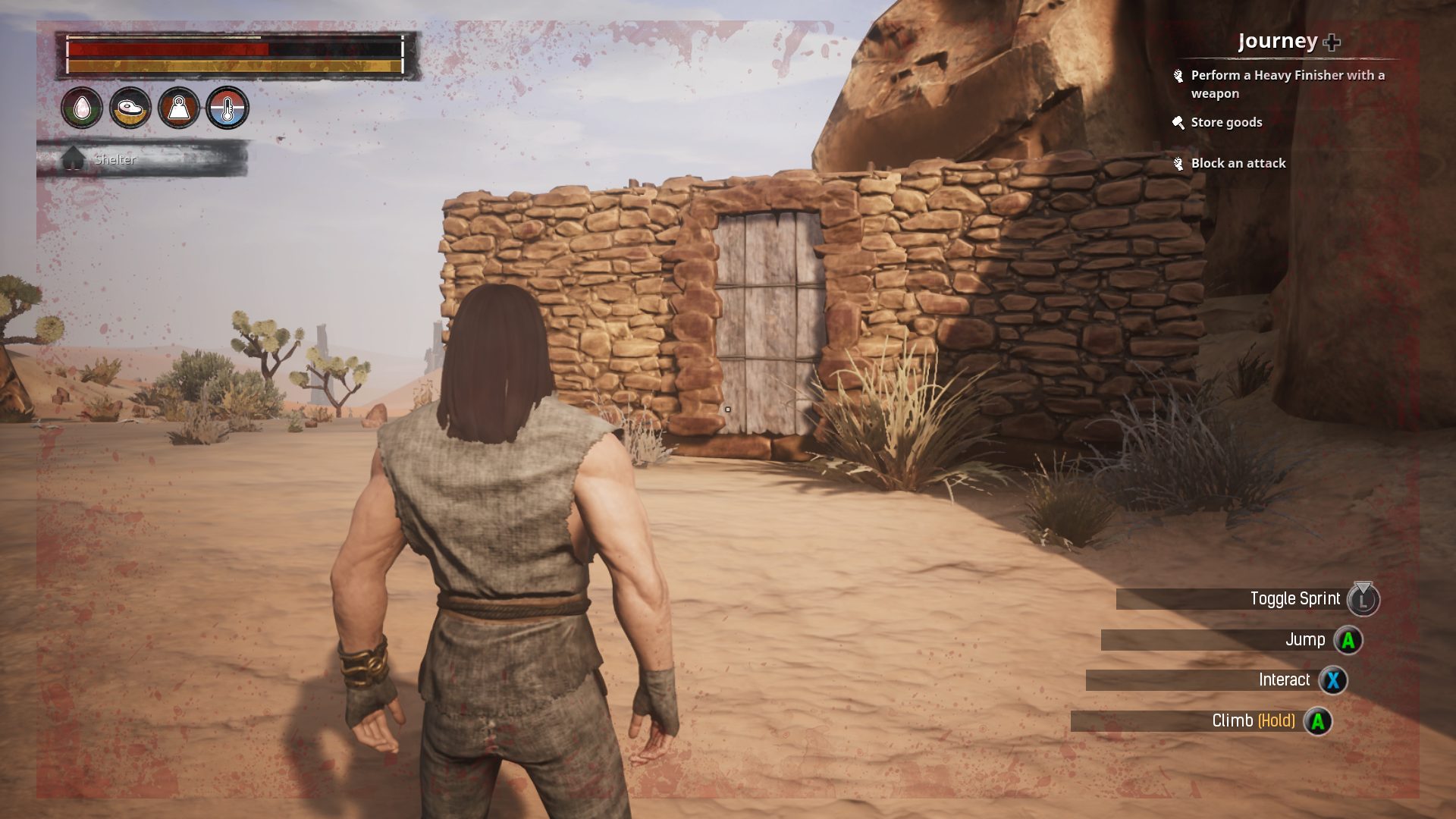Click the fist icon beside Heavy Finisher objective
1456x819 pixels.
[1178, 75]
